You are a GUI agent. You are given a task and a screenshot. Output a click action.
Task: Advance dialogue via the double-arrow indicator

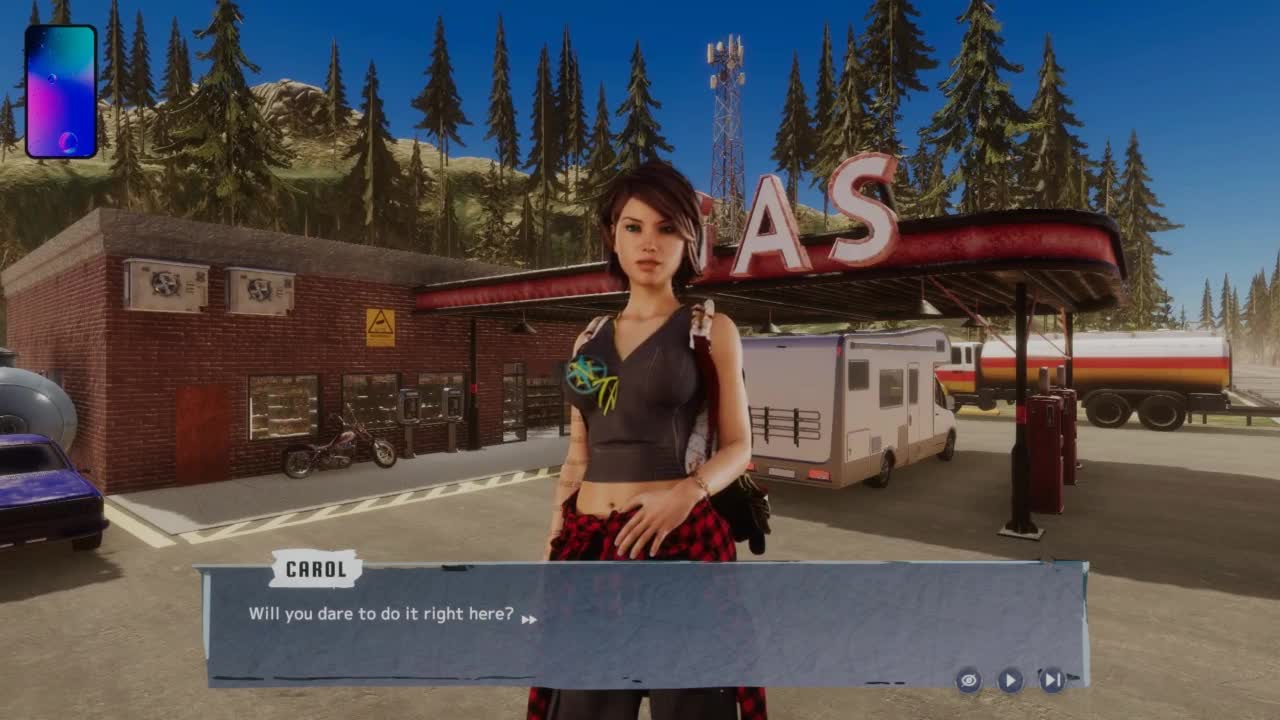click(529, 620)
